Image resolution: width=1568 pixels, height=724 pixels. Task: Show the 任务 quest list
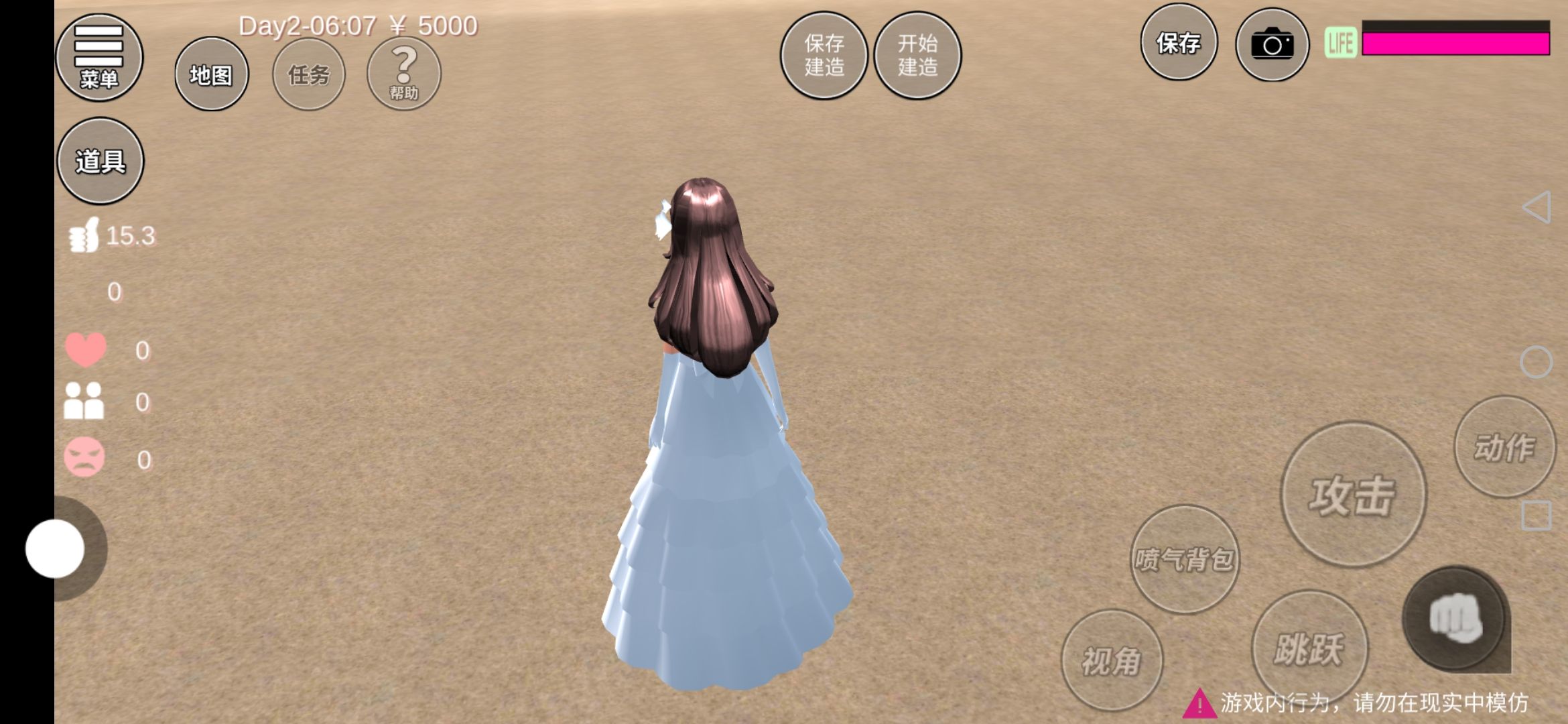[309, 74]
